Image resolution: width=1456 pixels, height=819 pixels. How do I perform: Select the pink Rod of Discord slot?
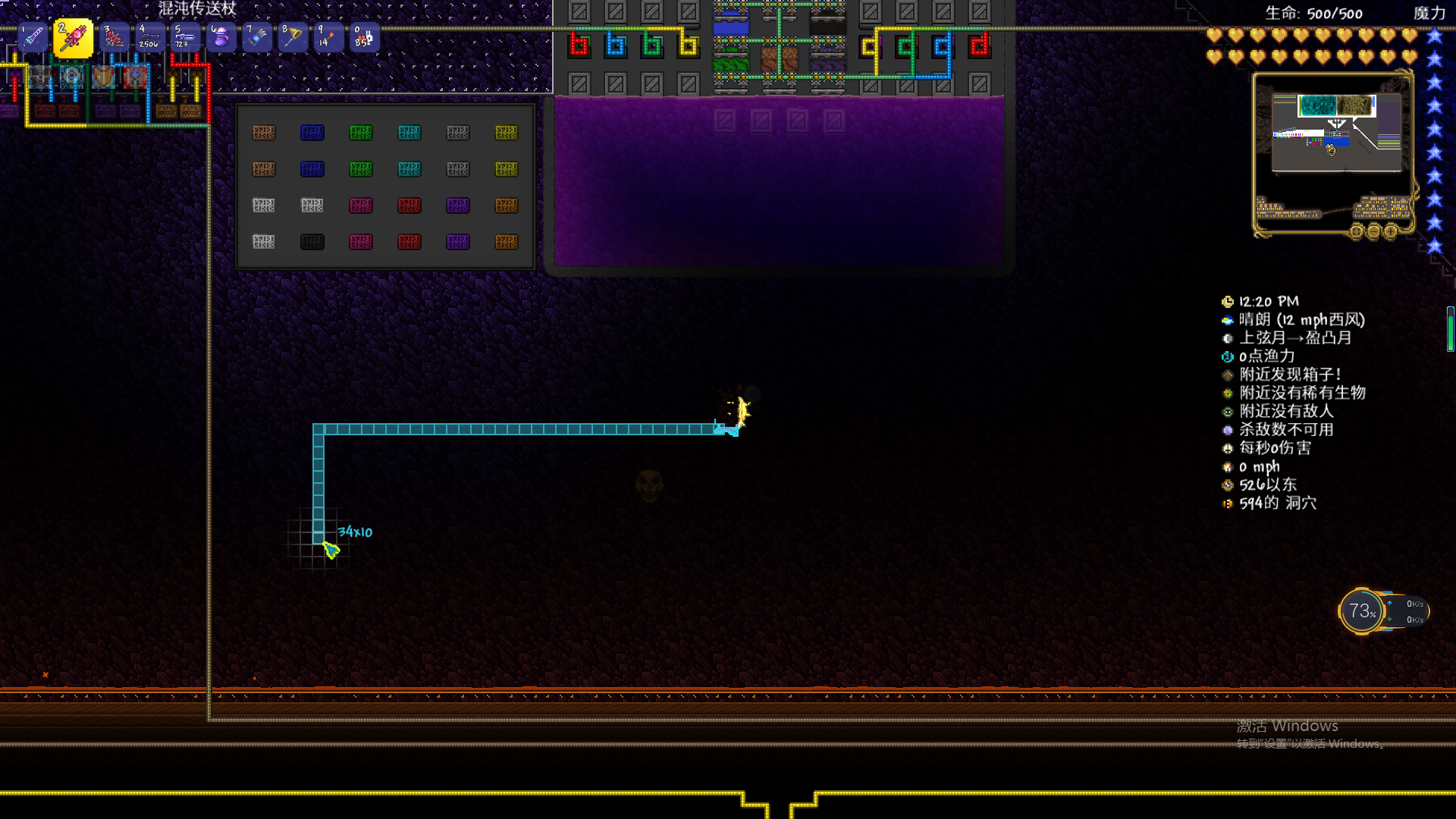click(74, 38)
